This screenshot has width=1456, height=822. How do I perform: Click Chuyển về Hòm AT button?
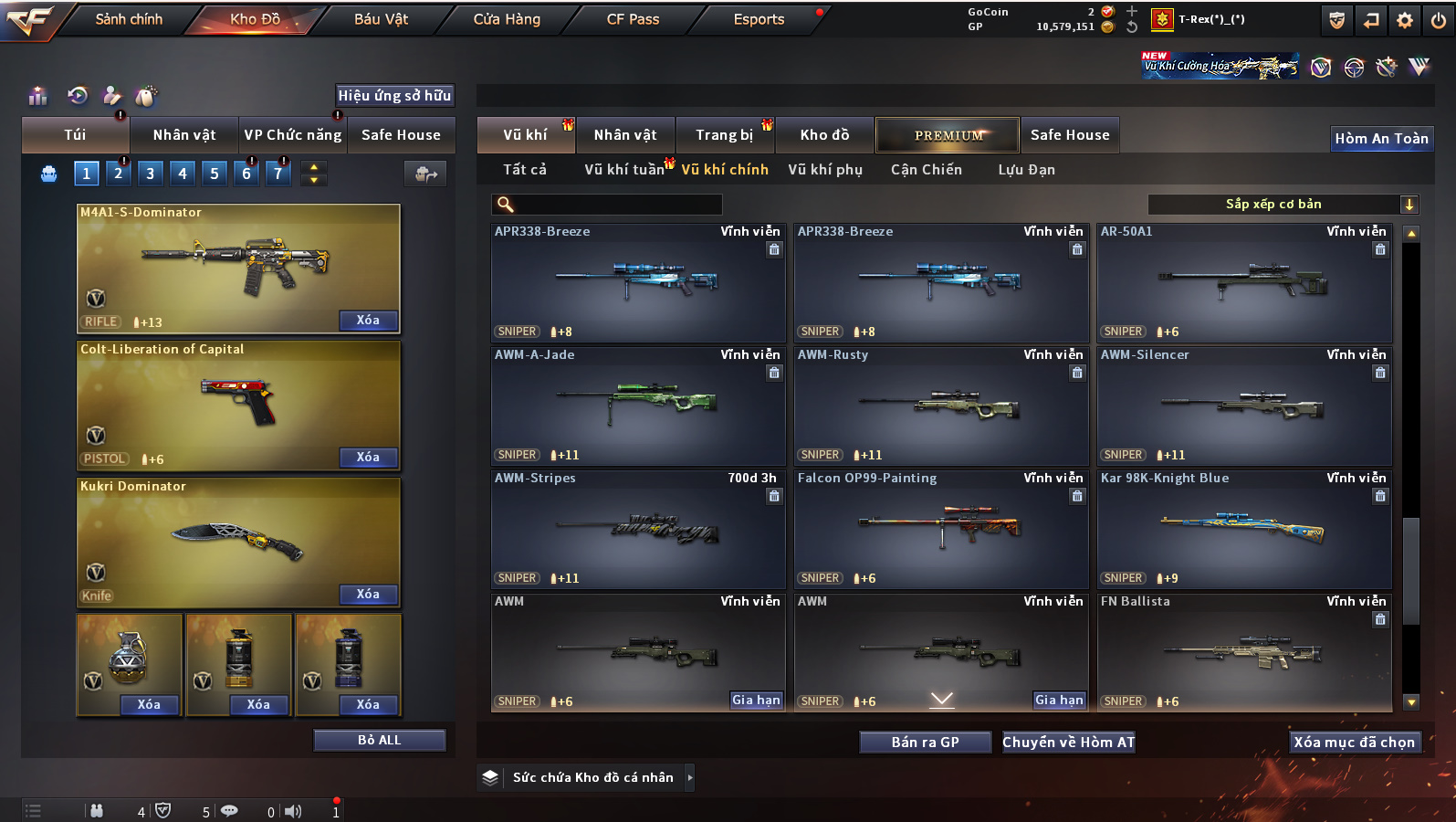1068,743
